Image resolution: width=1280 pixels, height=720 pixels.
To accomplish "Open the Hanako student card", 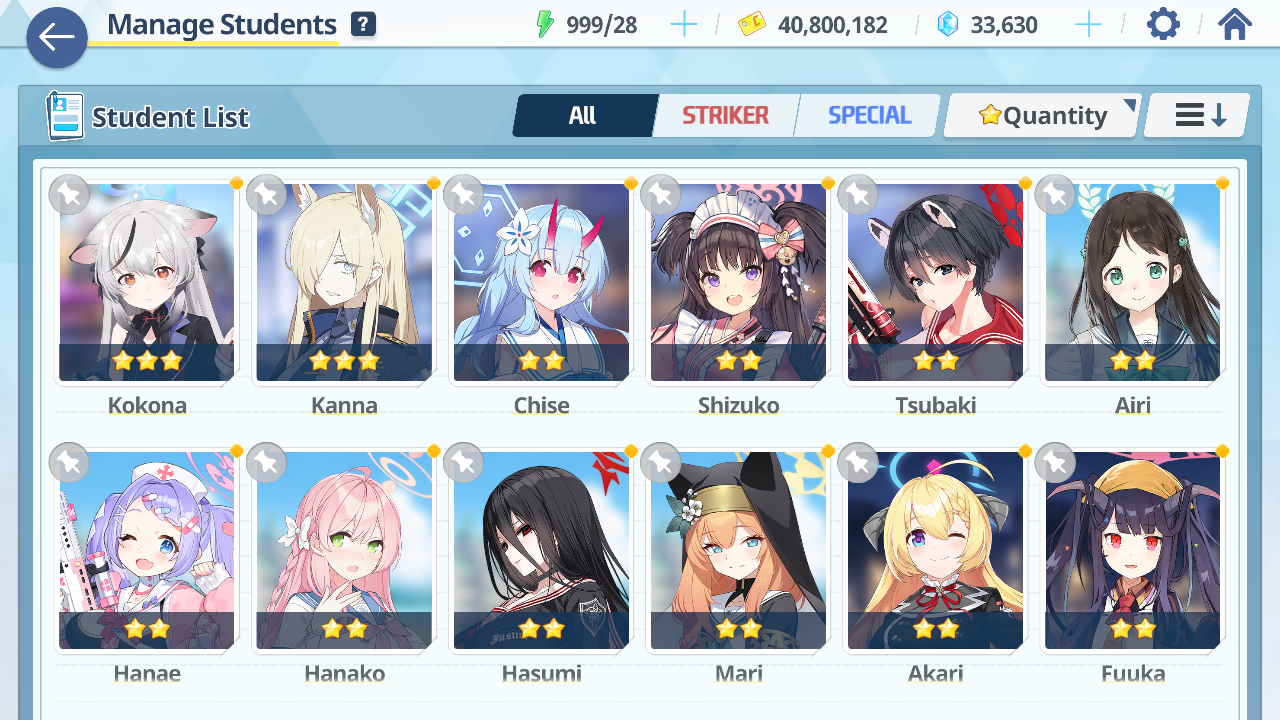I will coord(344,550).
